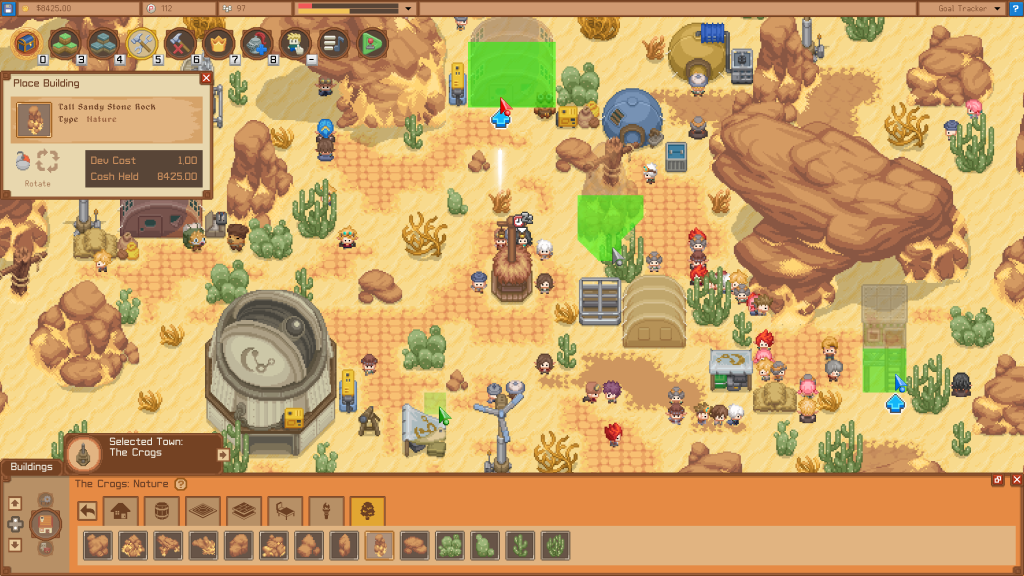
Task: Select the green terrain blocks tool
Action: [x=64, y=43]
